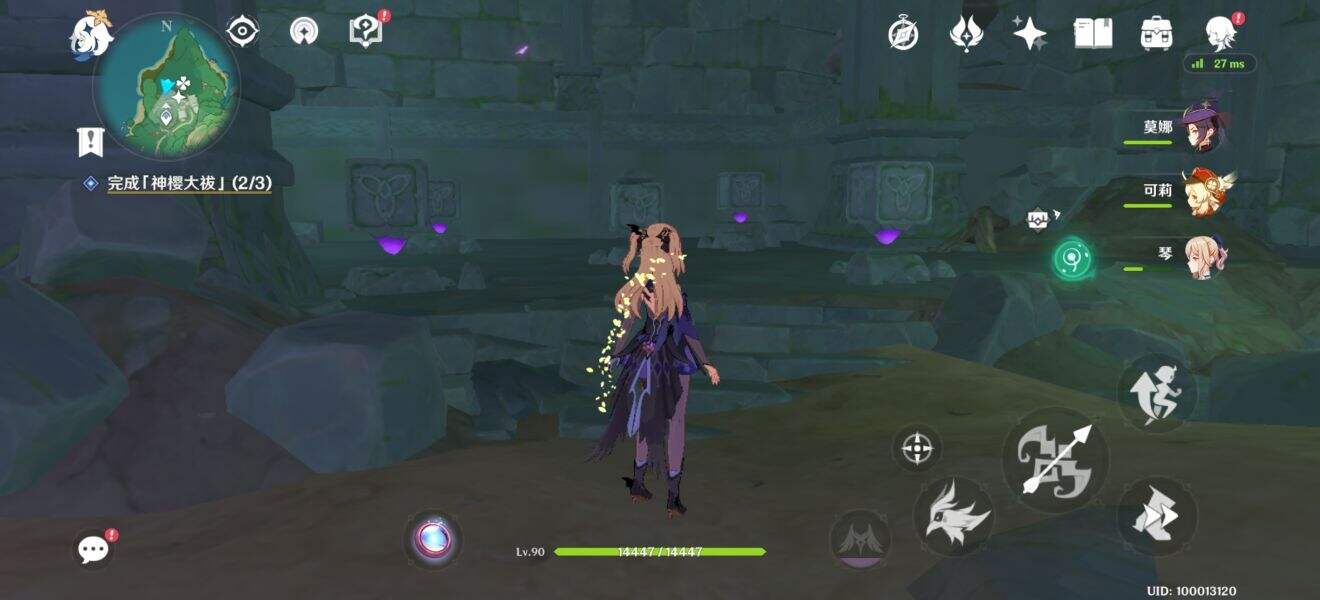
Task: Open the tutorial book with alert badge
Action: (366, 31)
